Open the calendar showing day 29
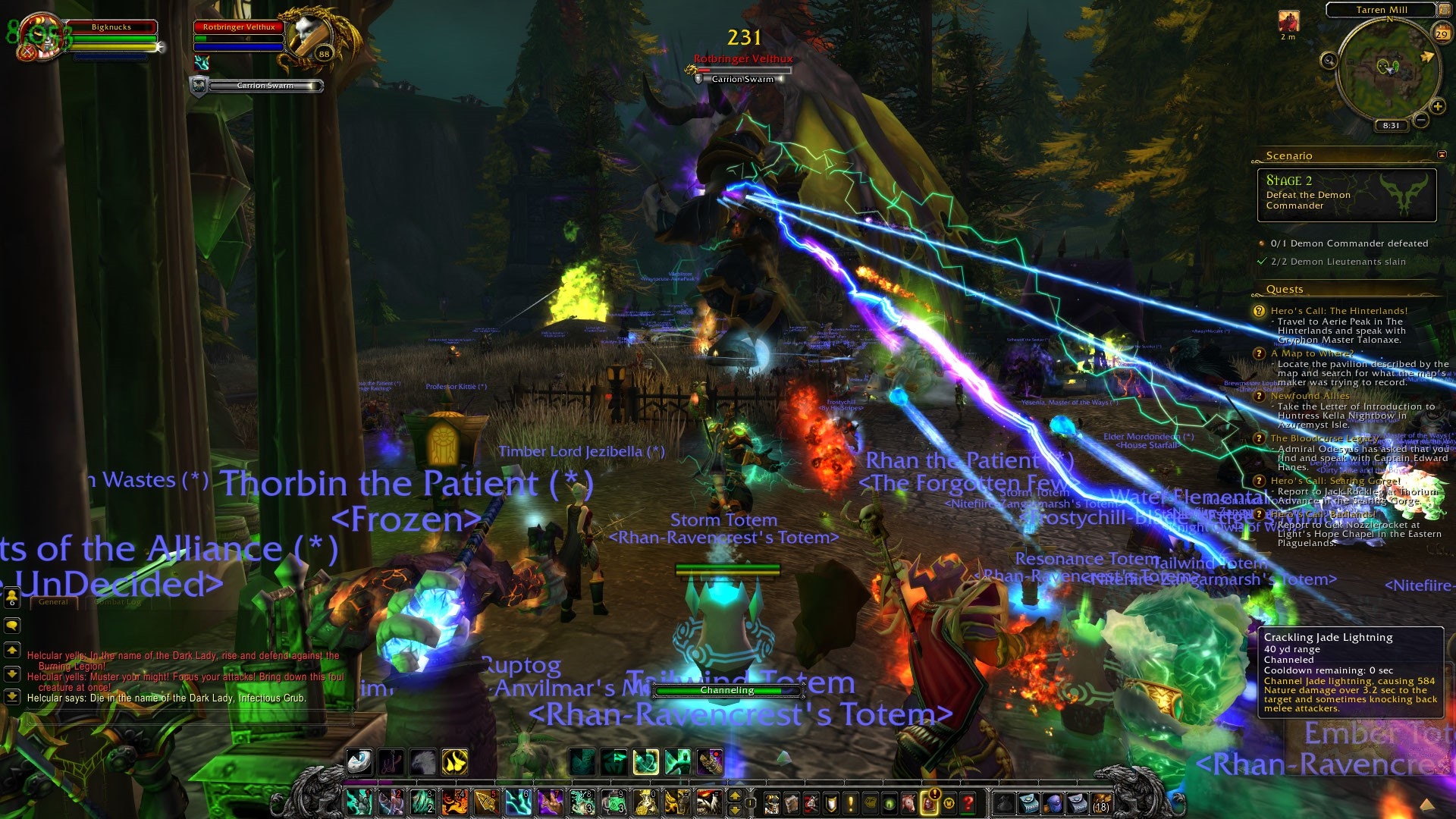This screenshot has height=819, width=1456. (x=1441, y=33)
